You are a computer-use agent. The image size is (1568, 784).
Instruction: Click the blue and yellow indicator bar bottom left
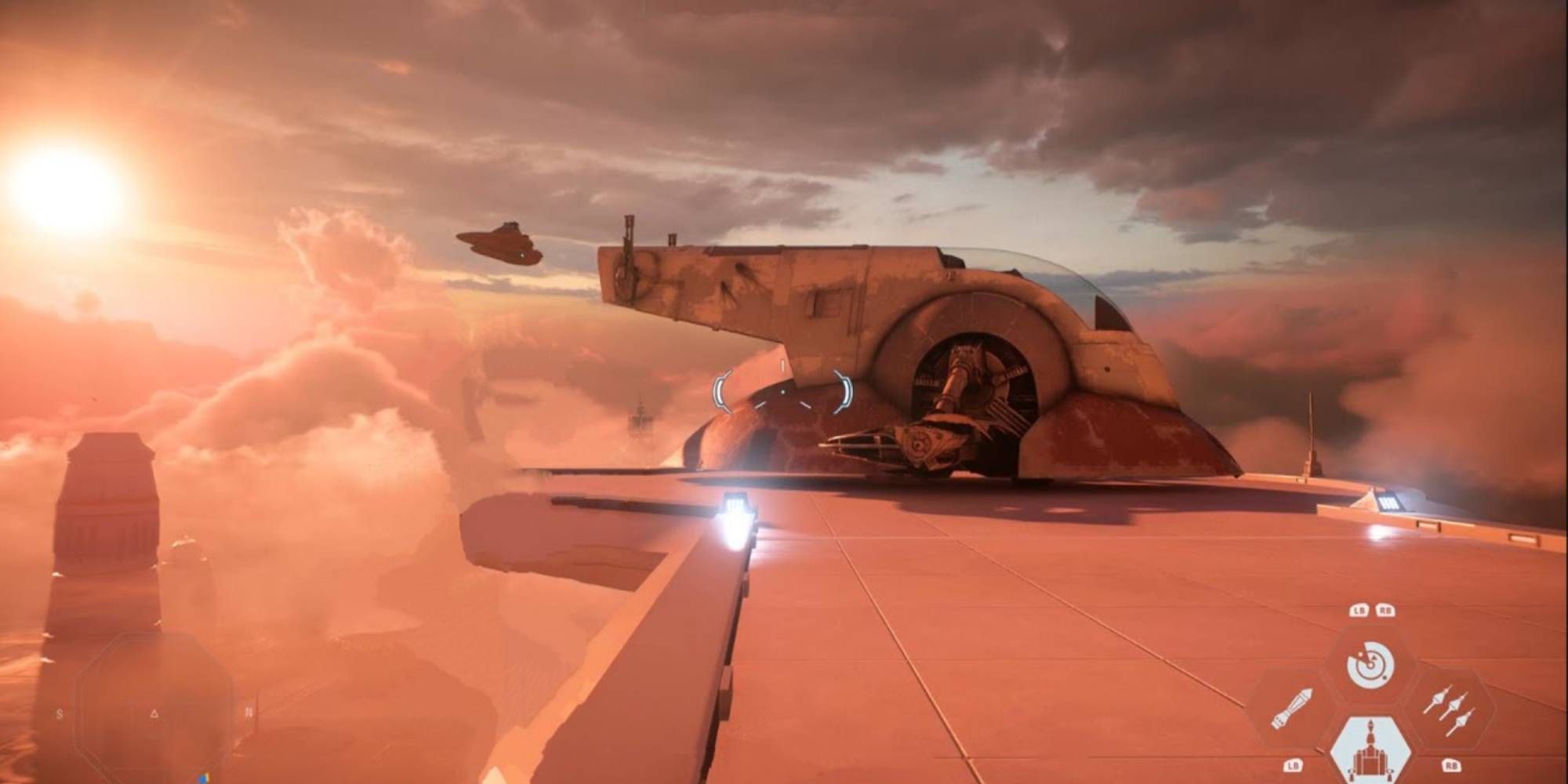[x=202, y=779]
